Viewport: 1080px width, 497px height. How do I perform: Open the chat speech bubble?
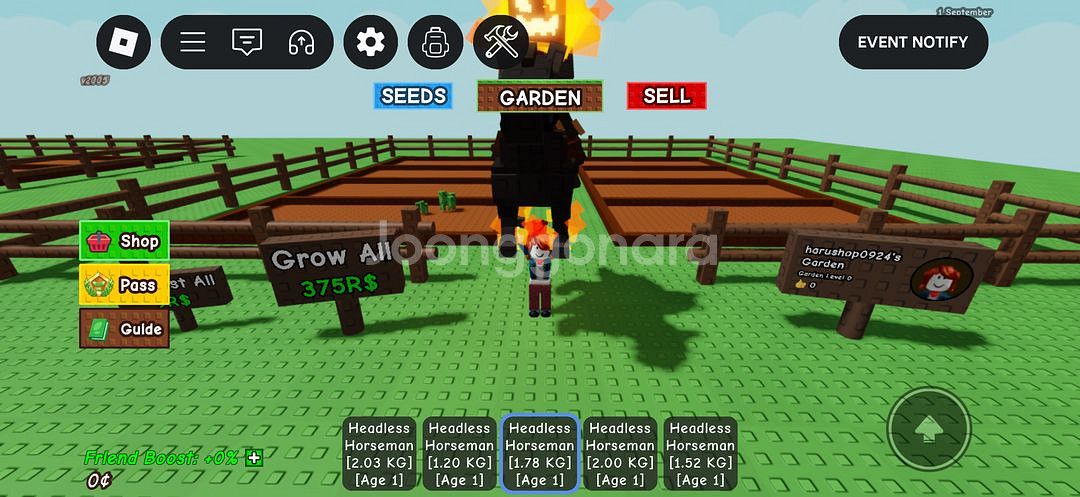point(246,42)
